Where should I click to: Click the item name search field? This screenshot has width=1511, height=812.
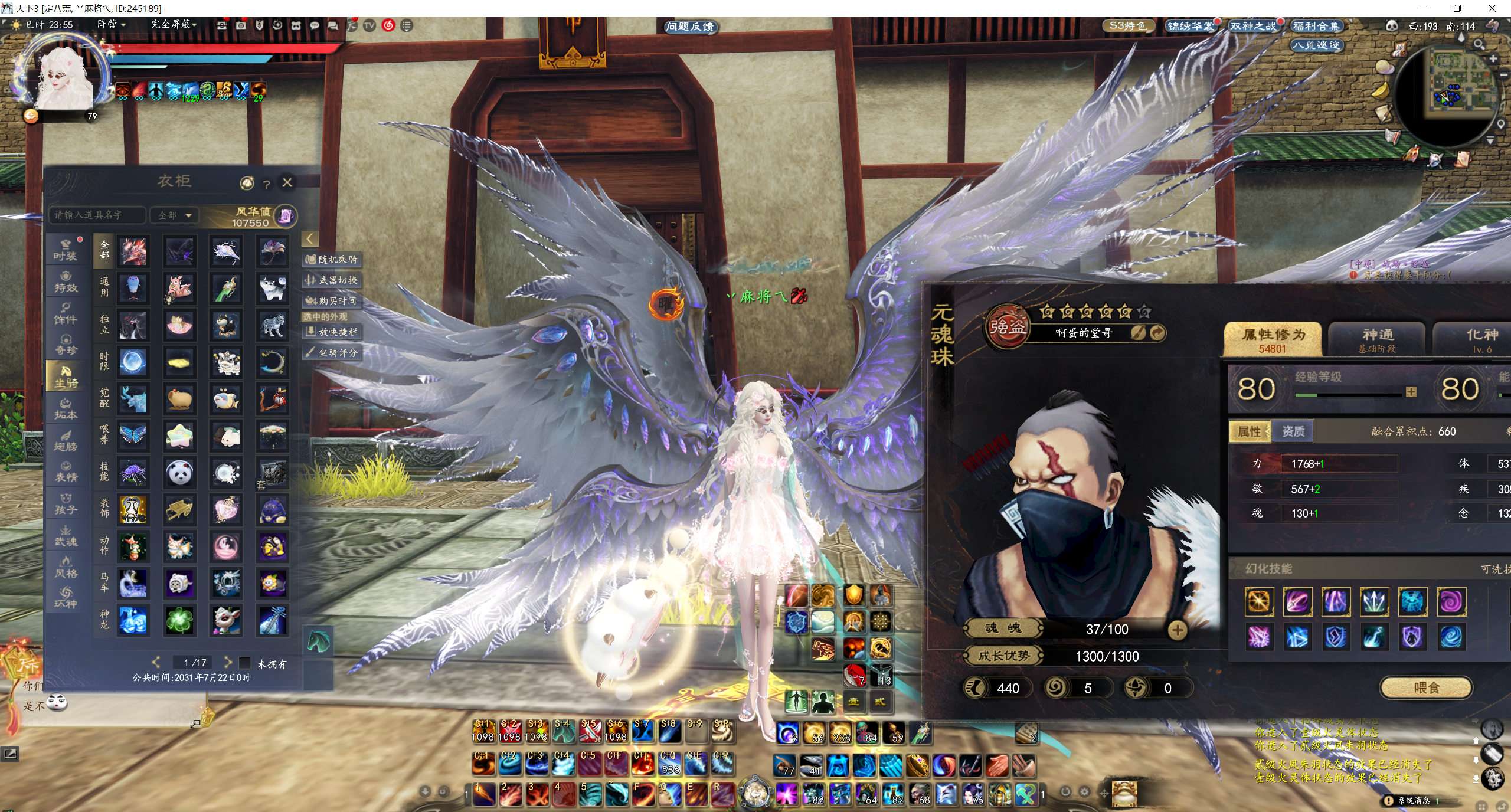(x=97, y=215)
